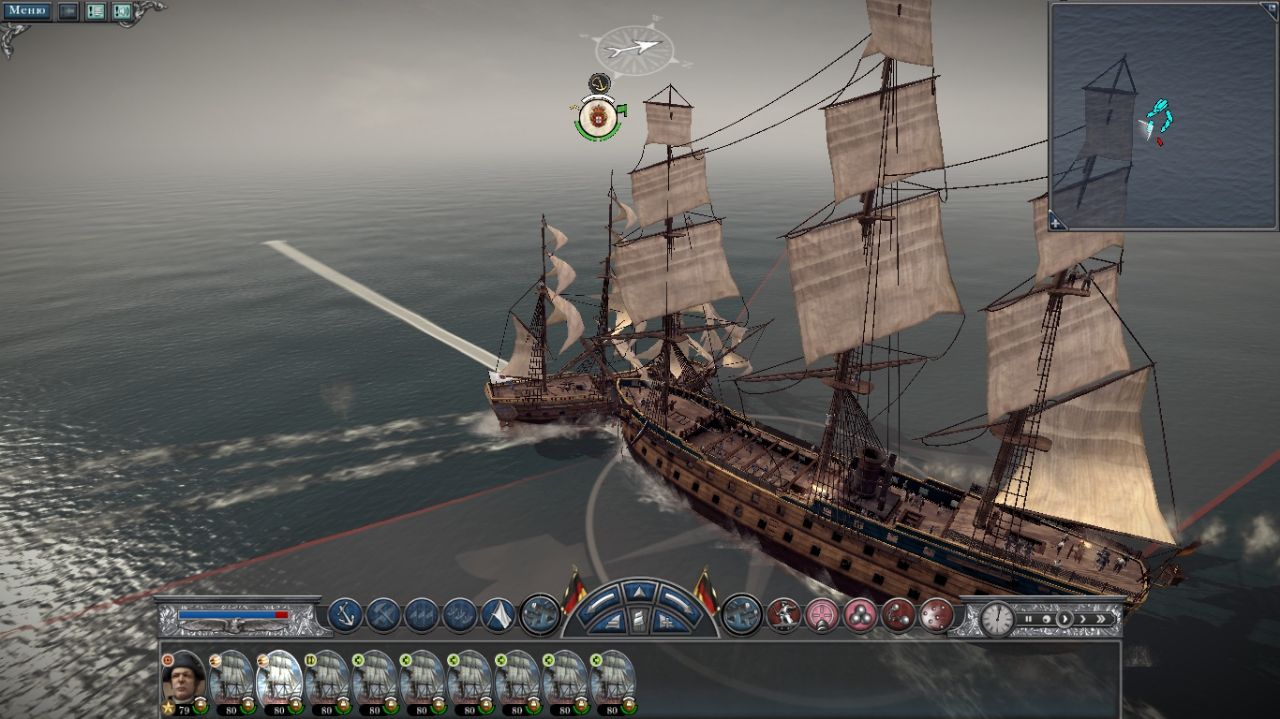Select the white flag withdraw button
This screenshot has width=1280, height=719.
(x=498, y=614)
